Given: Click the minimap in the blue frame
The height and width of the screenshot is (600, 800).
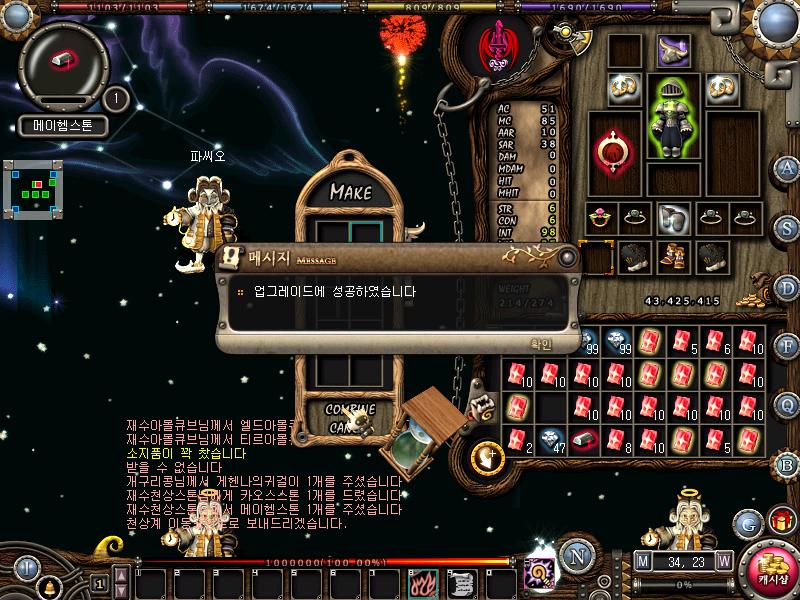Looking at the screenshot, I should [34, 186].
